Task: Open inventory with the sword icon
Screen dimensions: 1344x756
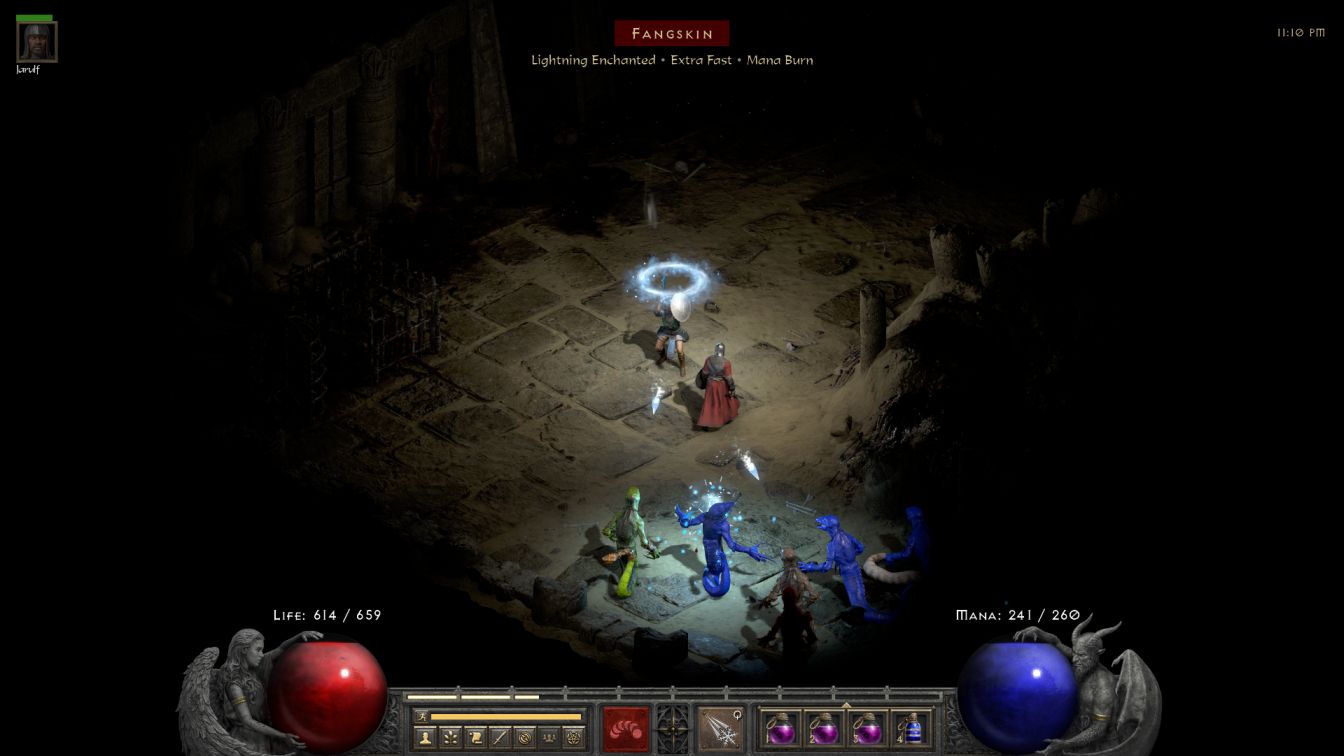Action: pyautogui.click(x=499, y=738)
